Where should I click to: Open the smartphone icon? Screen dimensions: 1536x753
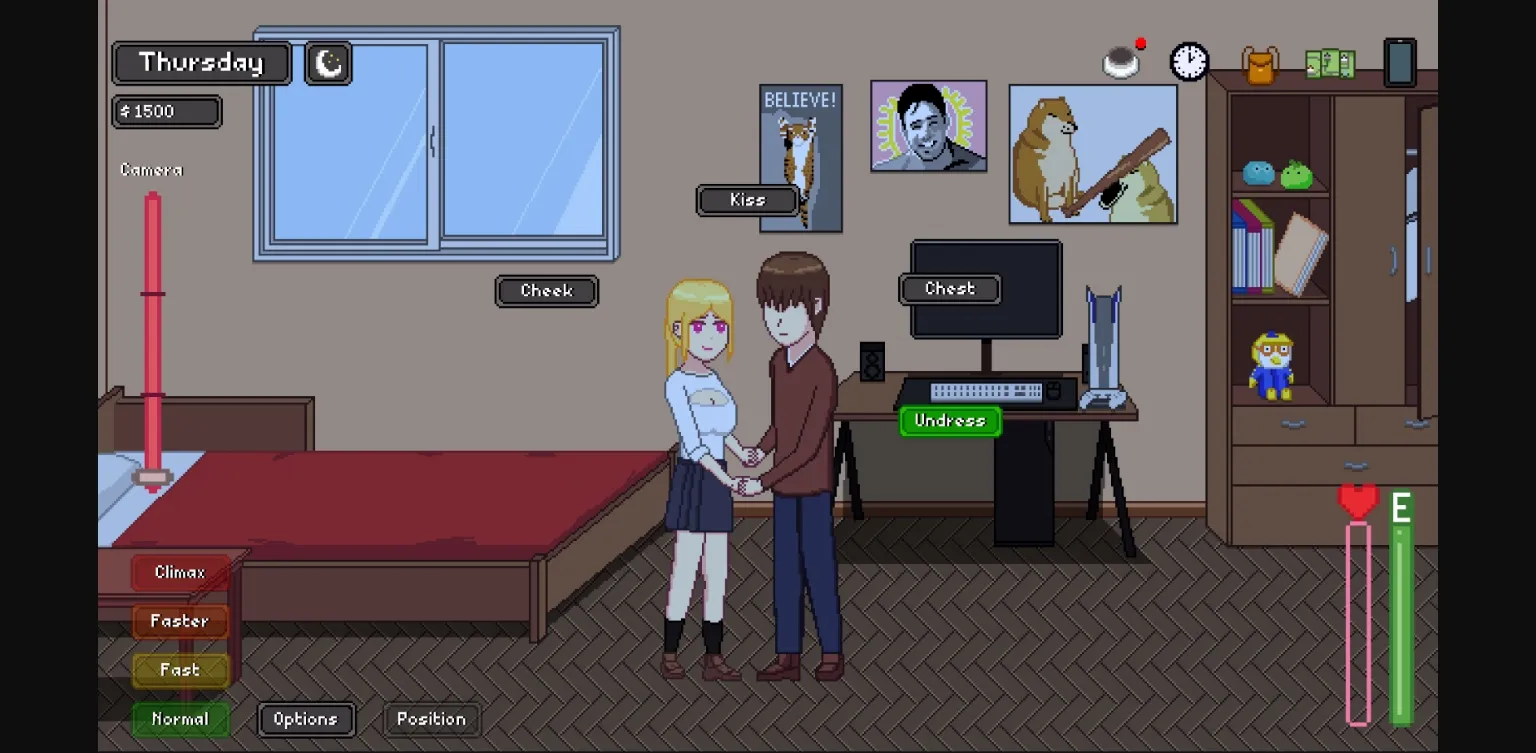[x=1399, y=61]
